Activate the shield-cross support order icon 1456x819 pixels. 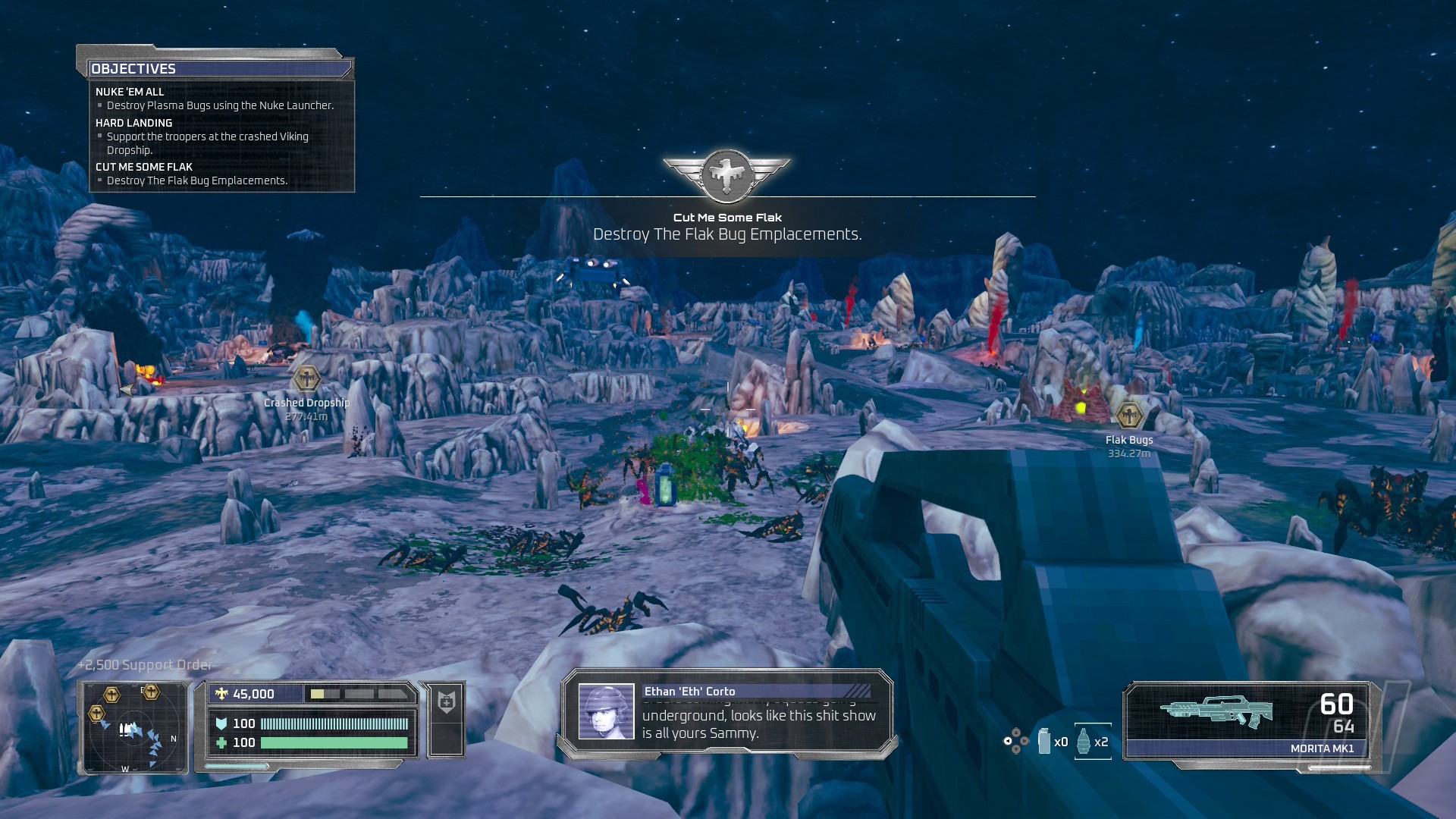pos(447,701)
